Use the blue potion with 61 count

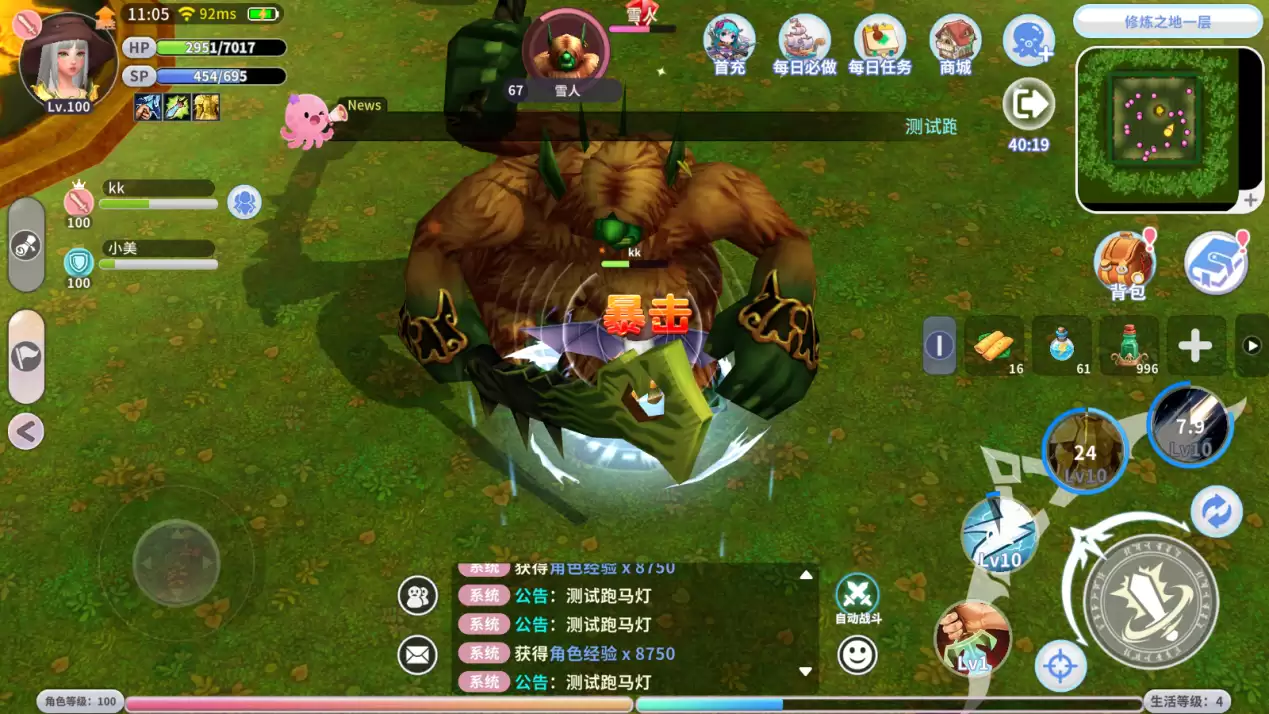click(x=1062, y=345)
